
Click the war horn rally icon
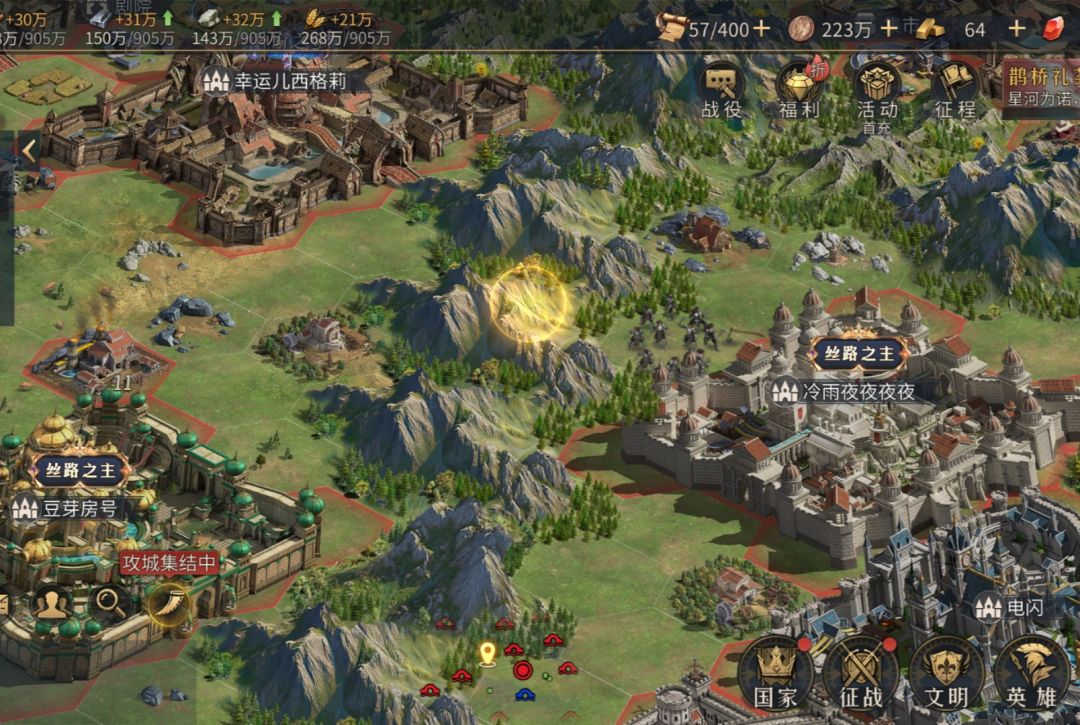tap(167, 602)
